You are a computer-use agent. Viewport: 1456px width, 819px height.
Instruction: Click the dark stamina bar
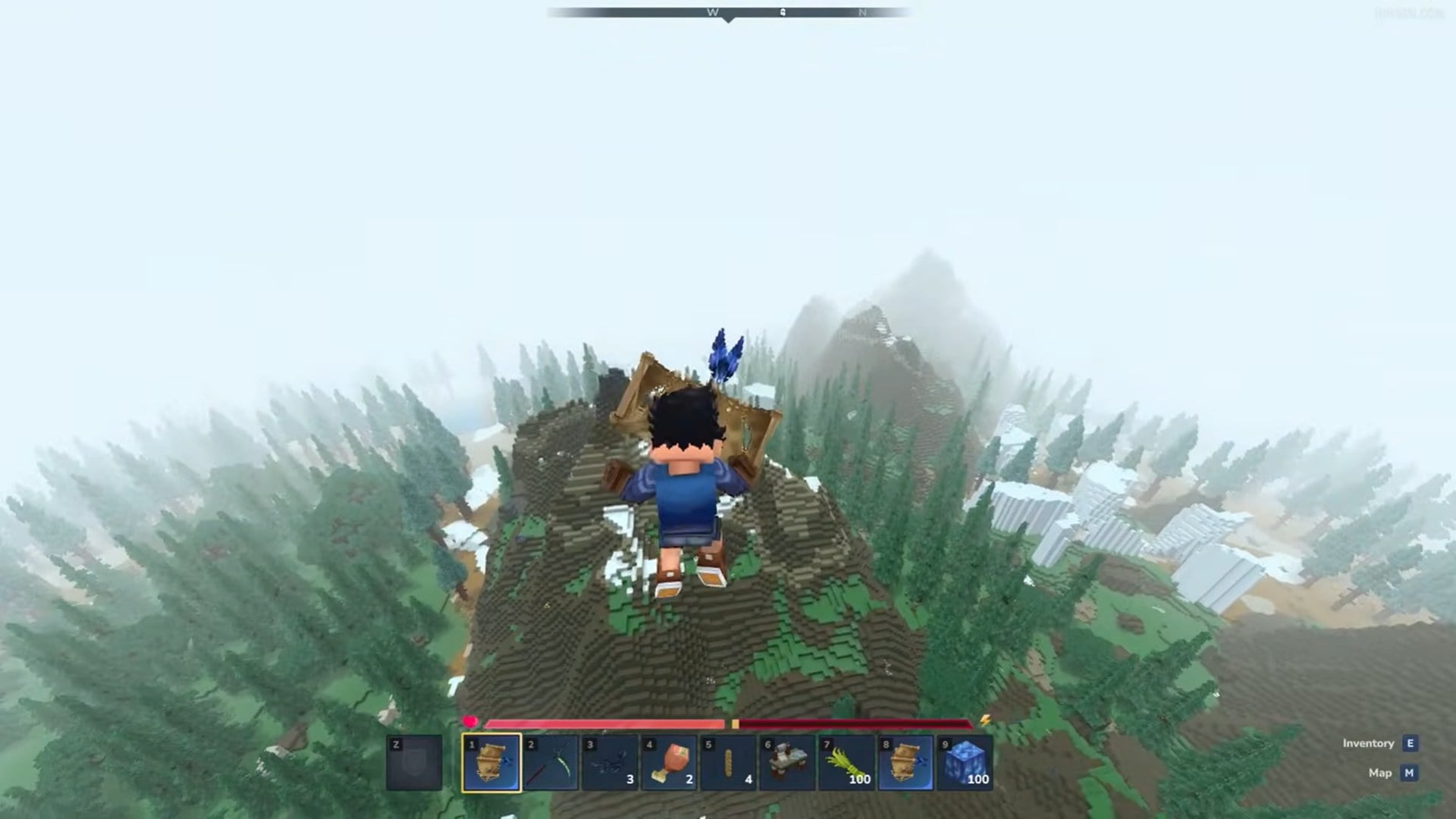[x=857, y=722]
